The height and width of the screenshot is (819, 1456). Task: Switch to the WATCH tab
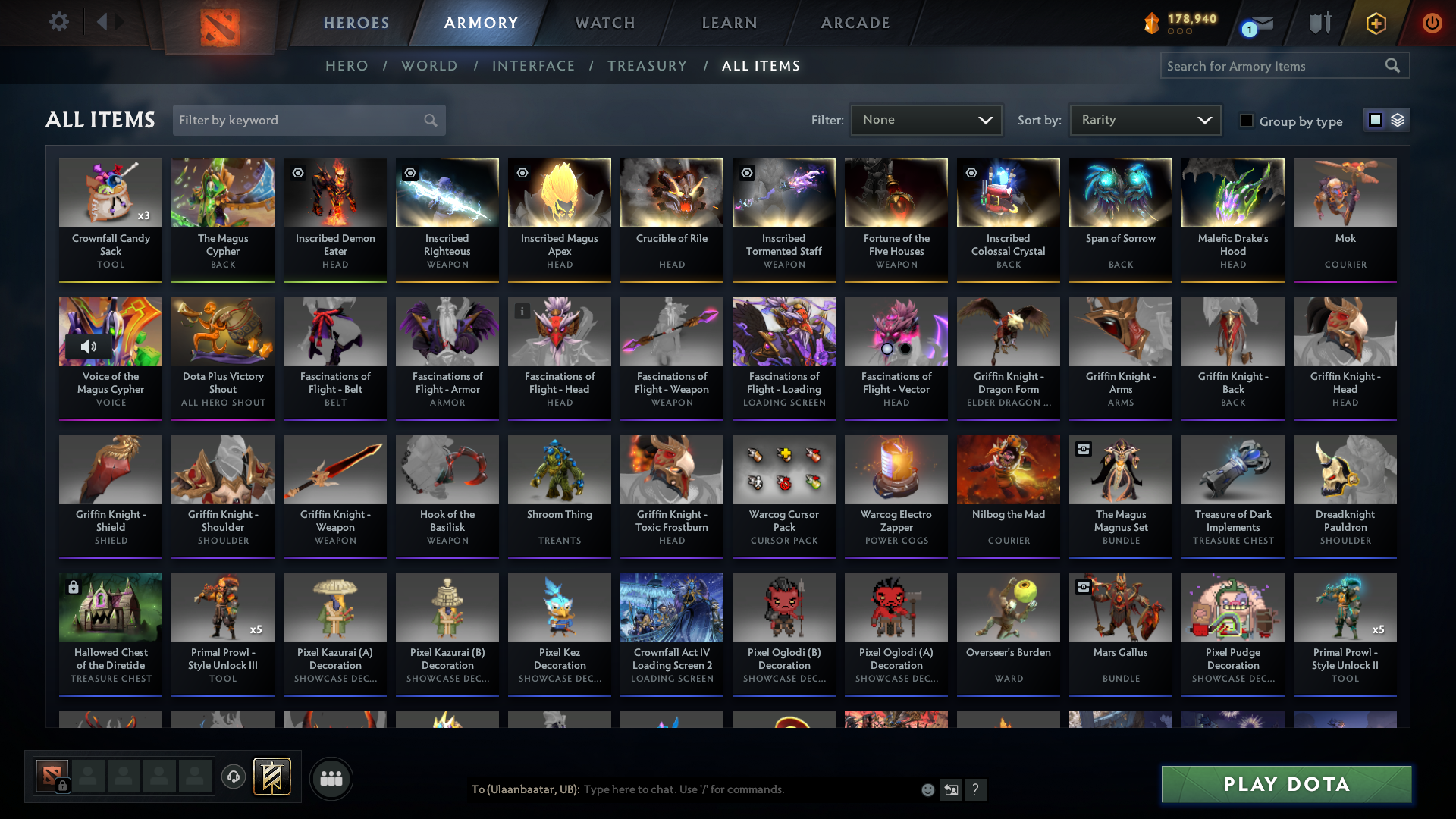(x=604, y=23)
